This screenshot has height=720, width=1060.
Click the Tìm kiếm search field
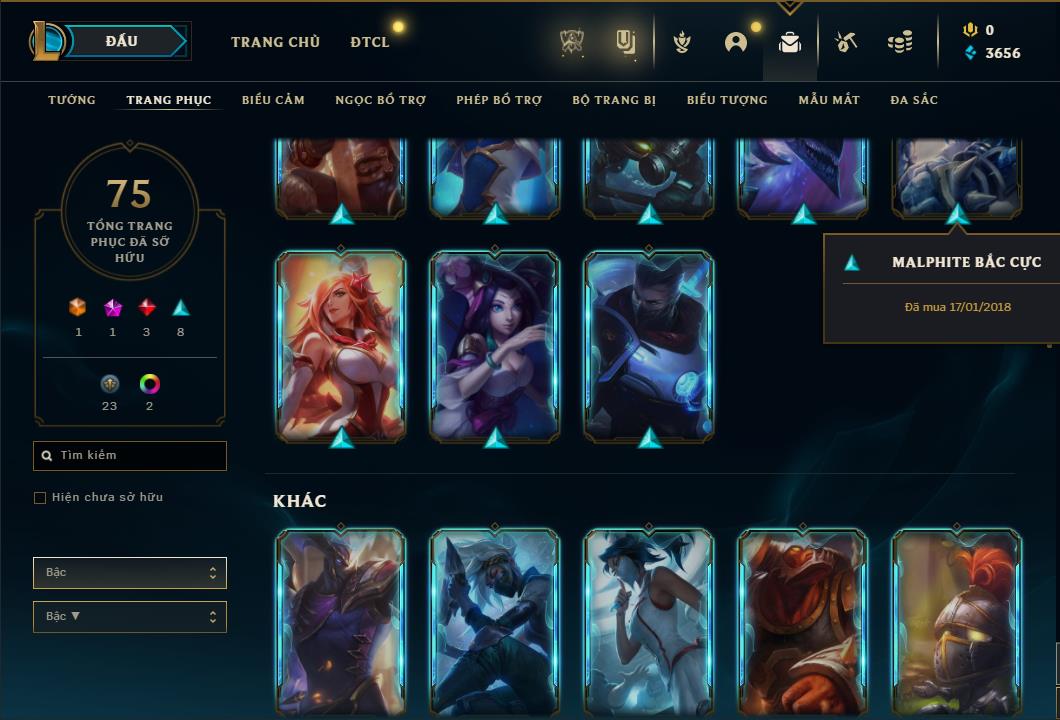130,456
